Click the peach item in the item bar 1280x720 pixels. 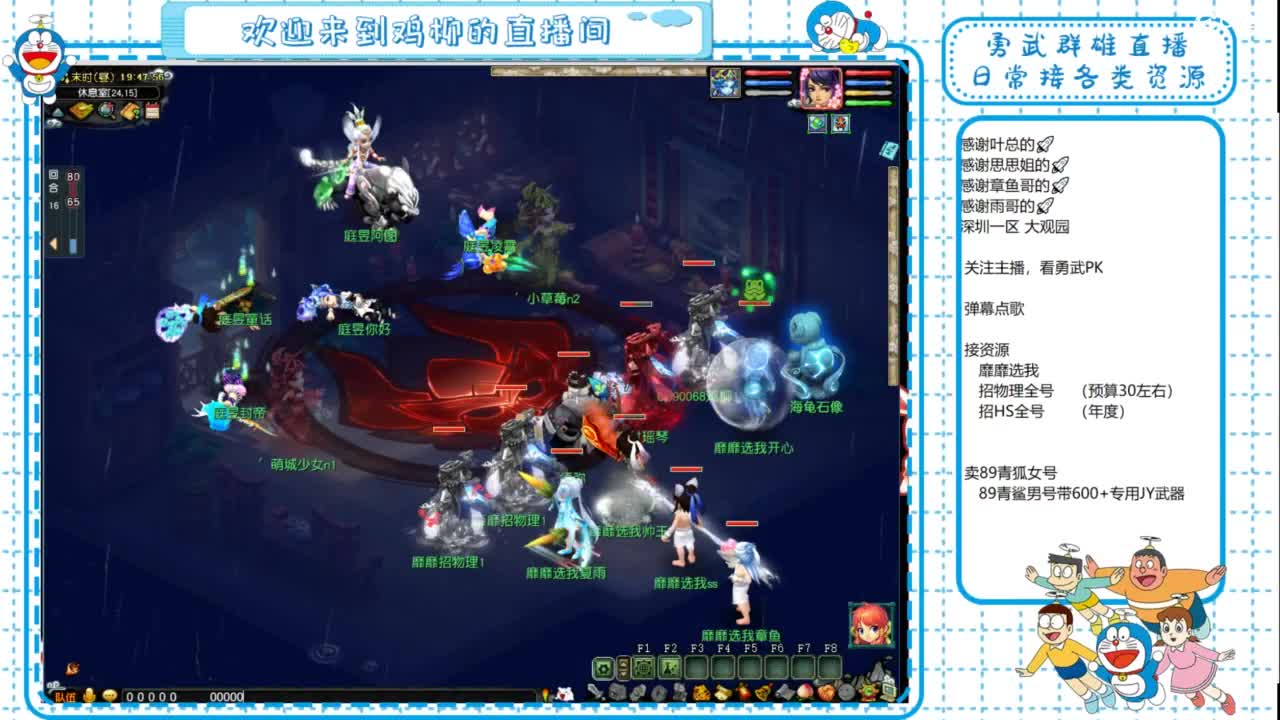[806, 692]
